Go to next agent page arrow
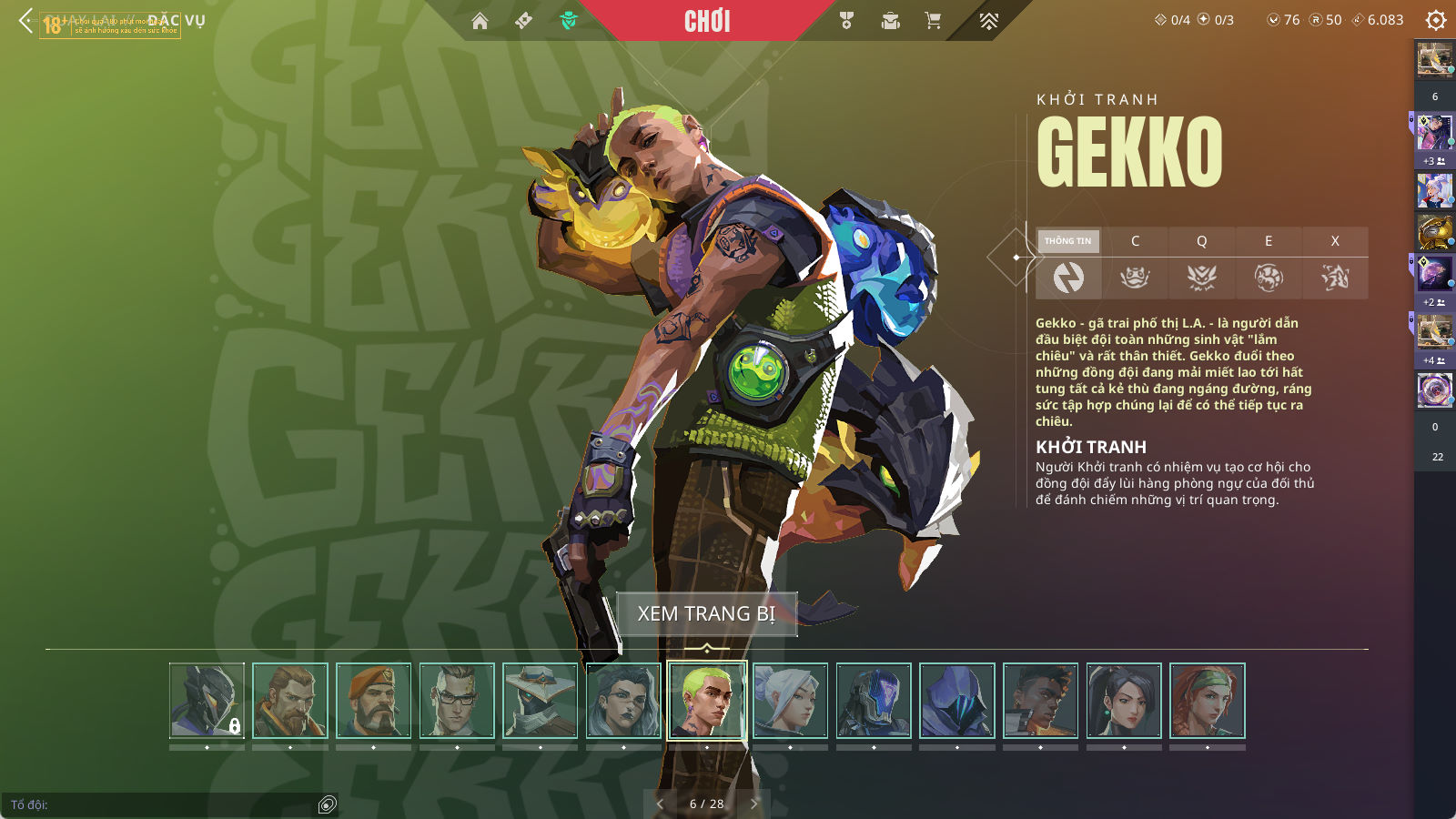This screenshot has height=819, width=1456. [x=753, y=804]
